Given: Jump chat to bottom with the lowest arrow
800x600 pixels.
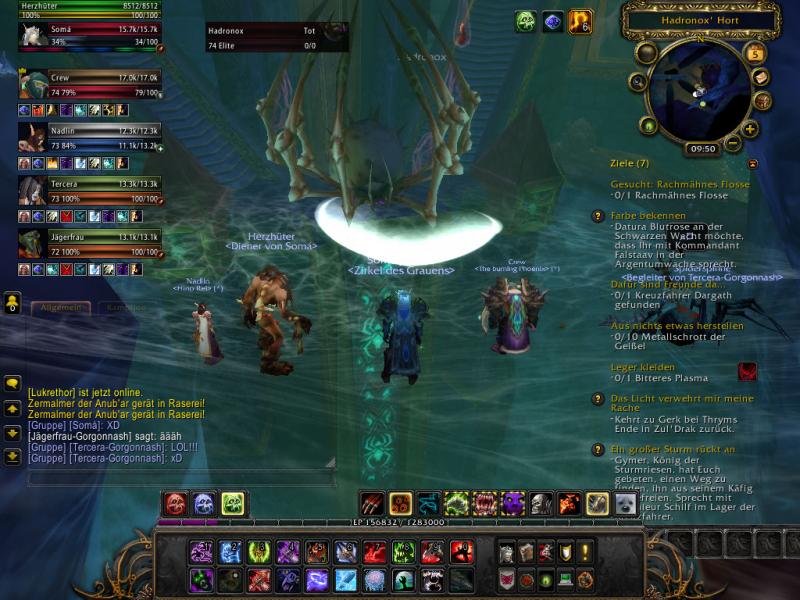Looking at the screenshot, I should click(x=13, y=456).
